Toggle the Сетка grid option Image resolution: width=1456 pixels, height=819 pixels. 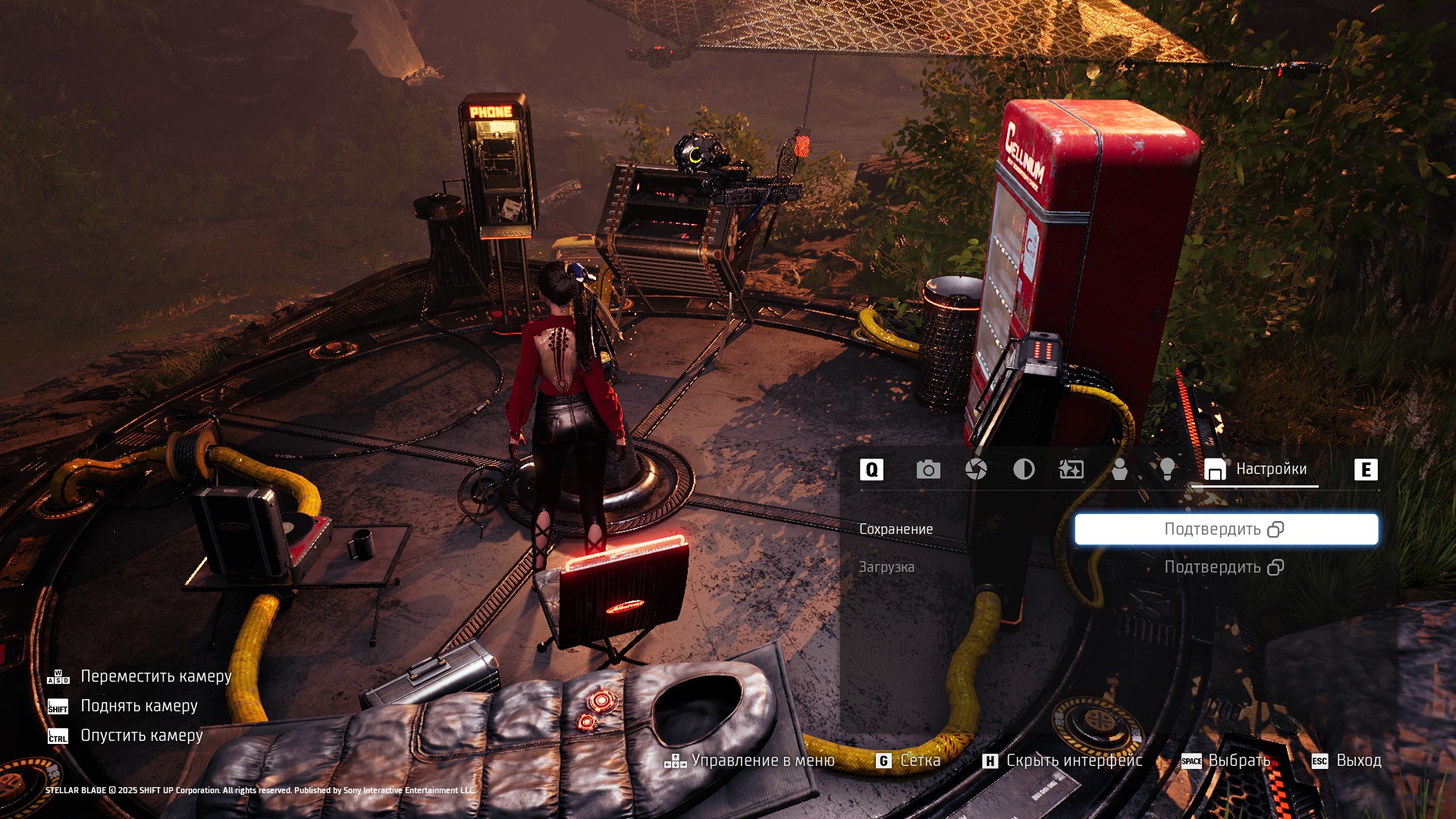tap(908, 761)
